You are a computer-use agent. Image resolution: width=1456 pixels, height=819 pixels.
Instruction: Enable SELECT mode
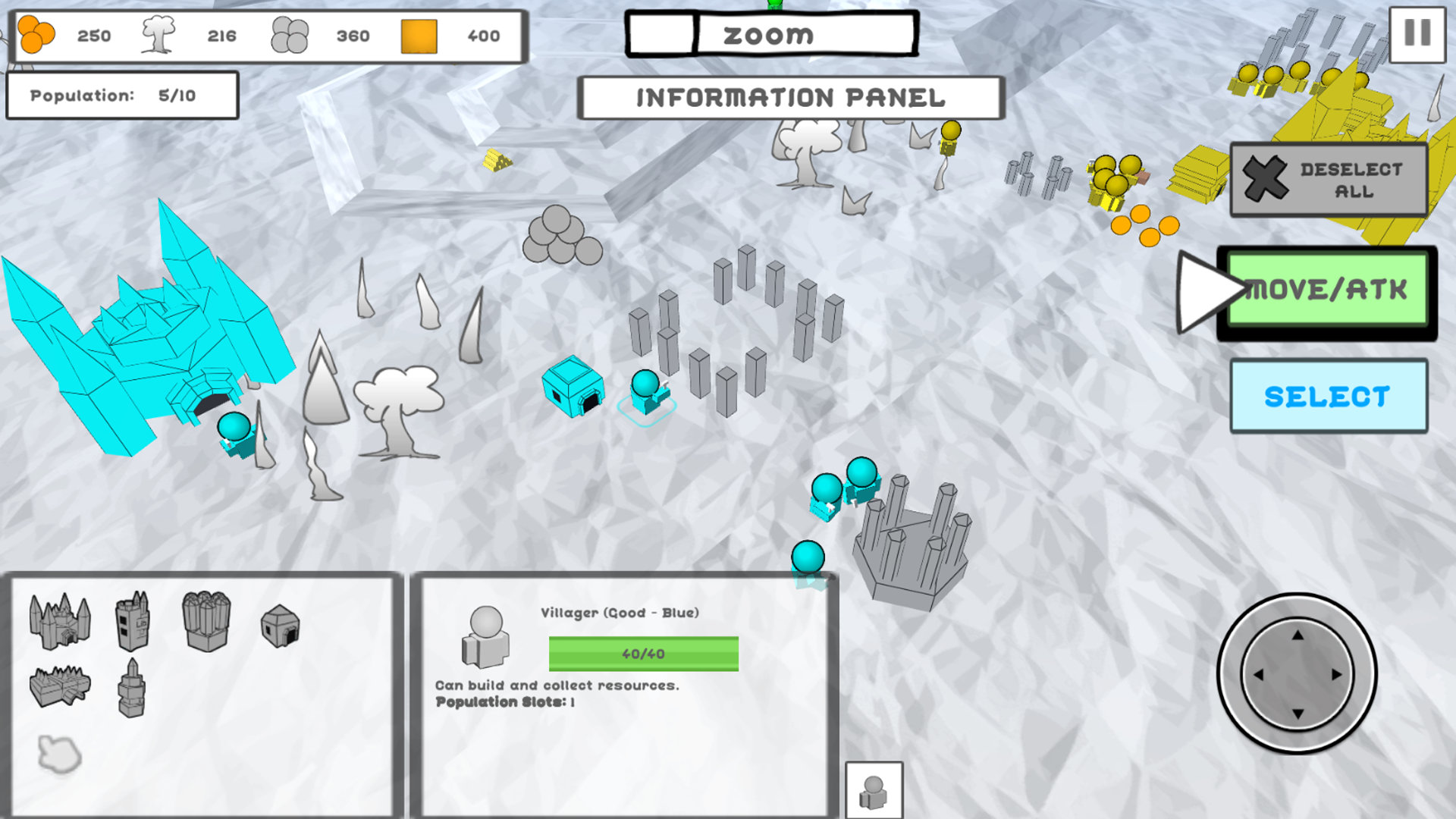[1329, 395]
